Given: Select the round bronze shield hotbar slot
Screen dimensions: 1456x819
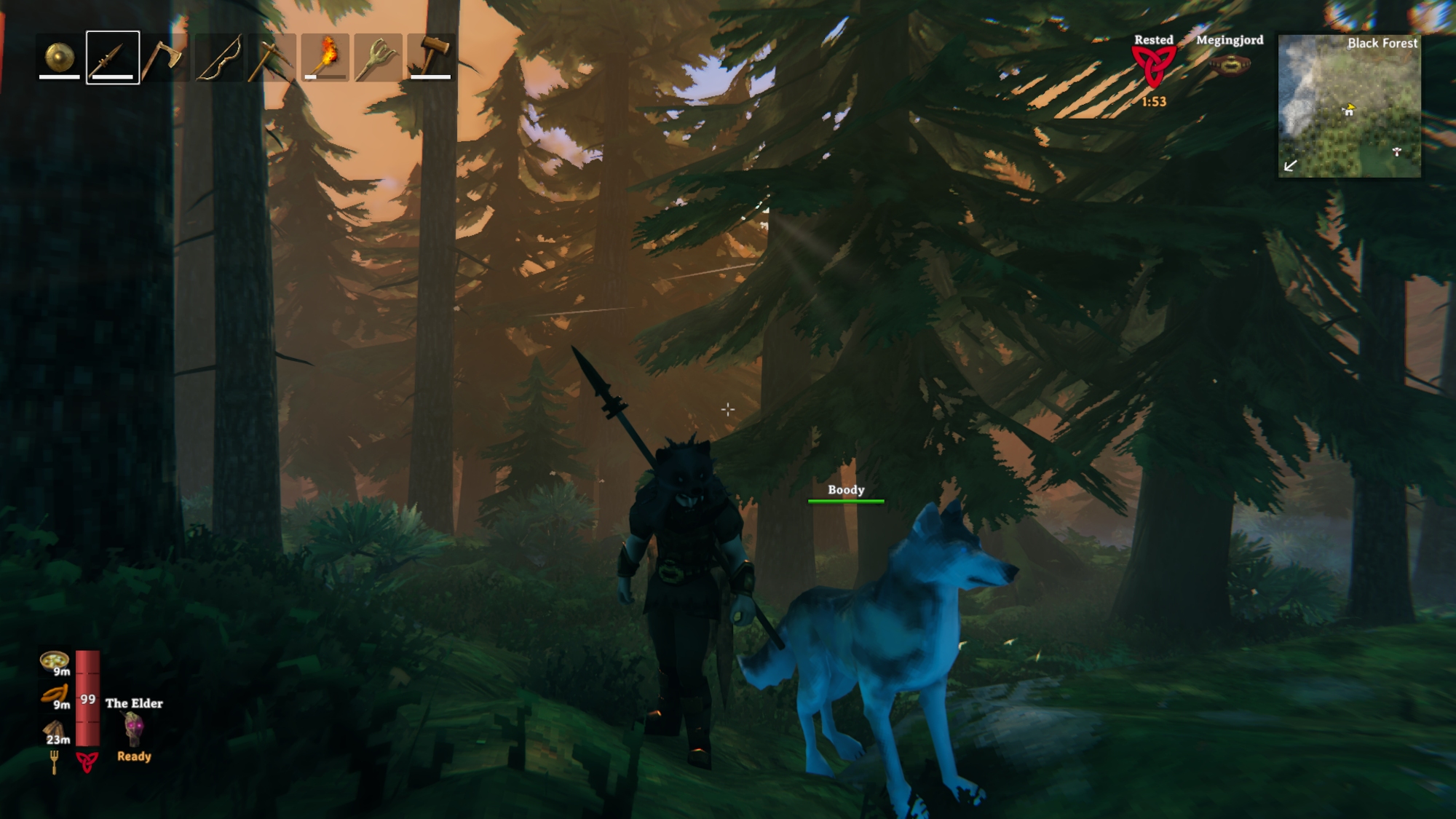Looking at the screenshot, I should [x=60, y=57].
